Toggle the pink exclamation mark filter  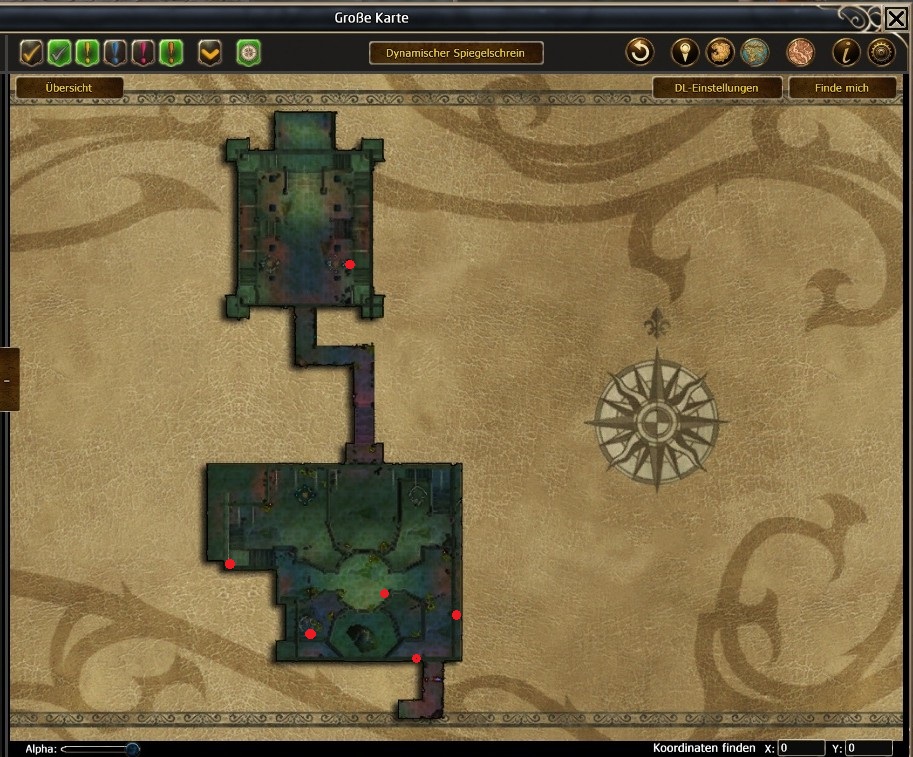(x=143, y=52)
